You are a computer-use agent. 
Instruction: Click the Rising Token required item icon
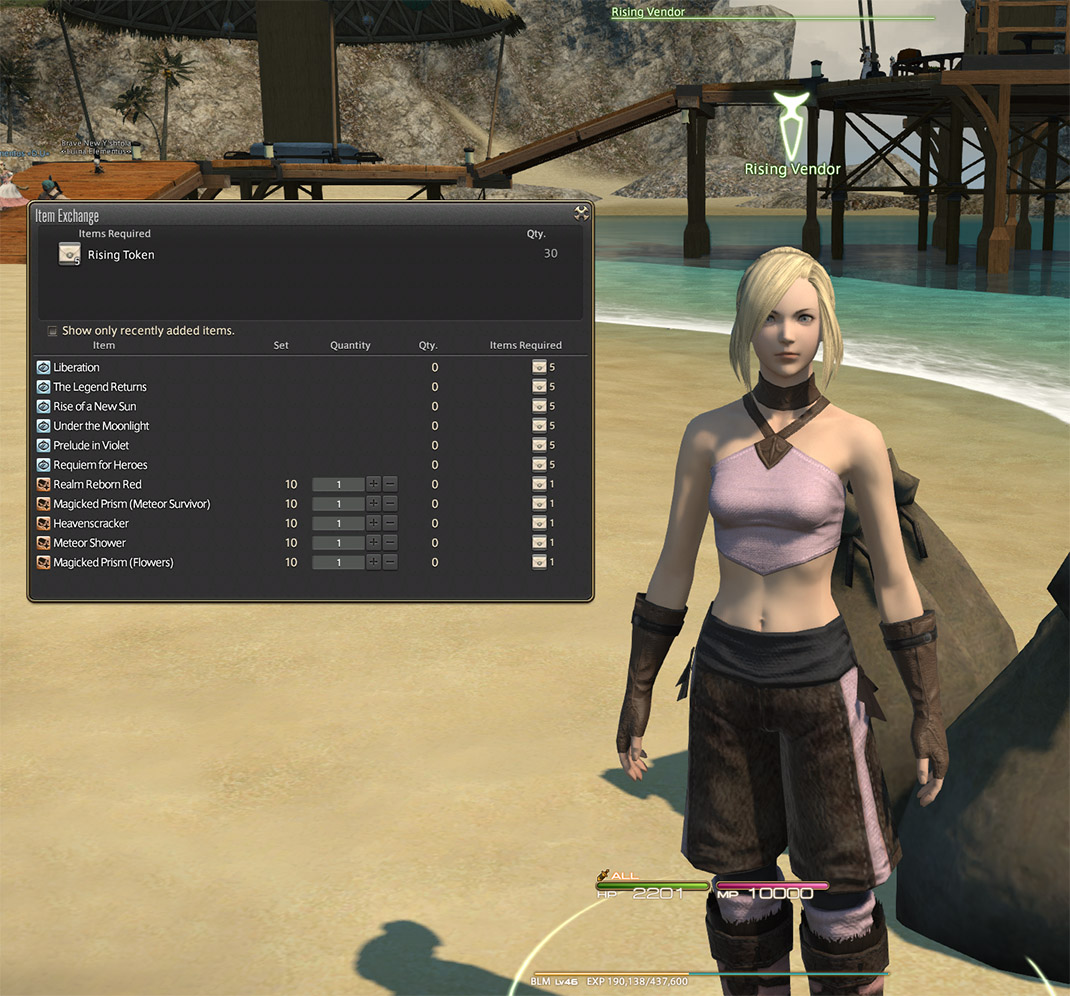[70, 255]
